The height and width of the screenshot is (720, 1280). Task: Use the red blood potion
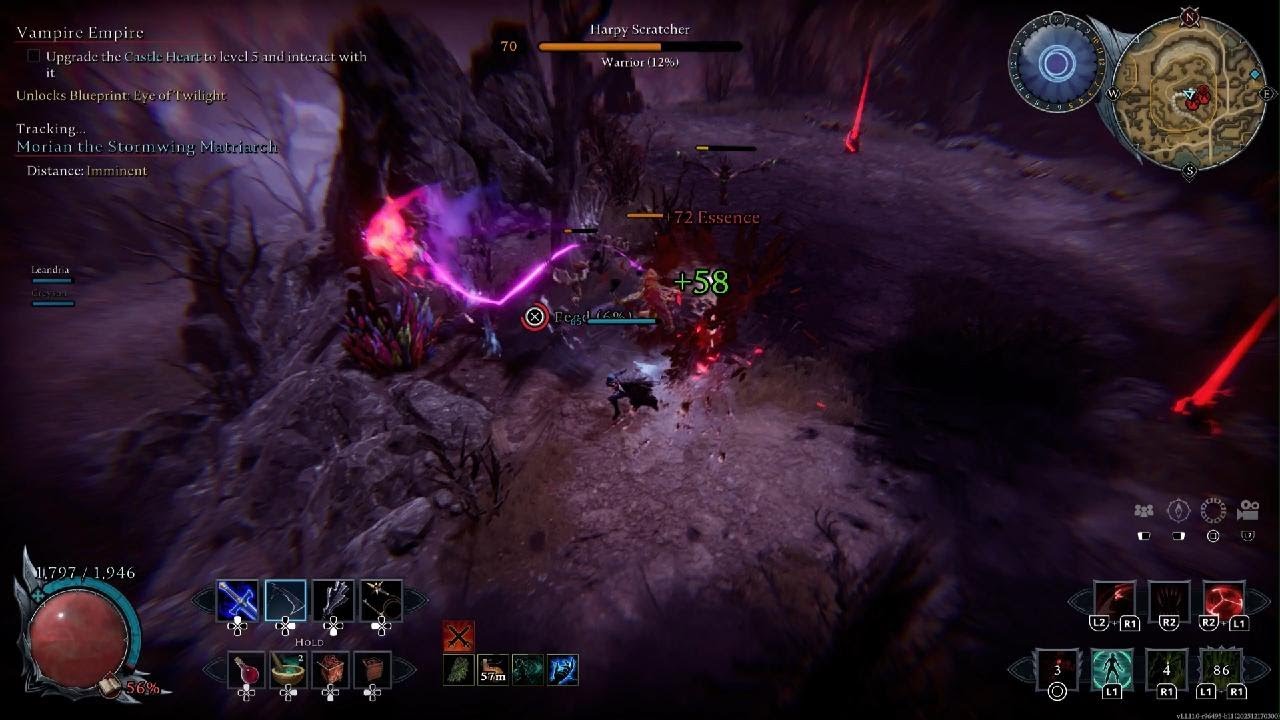[x=246, y=670]
